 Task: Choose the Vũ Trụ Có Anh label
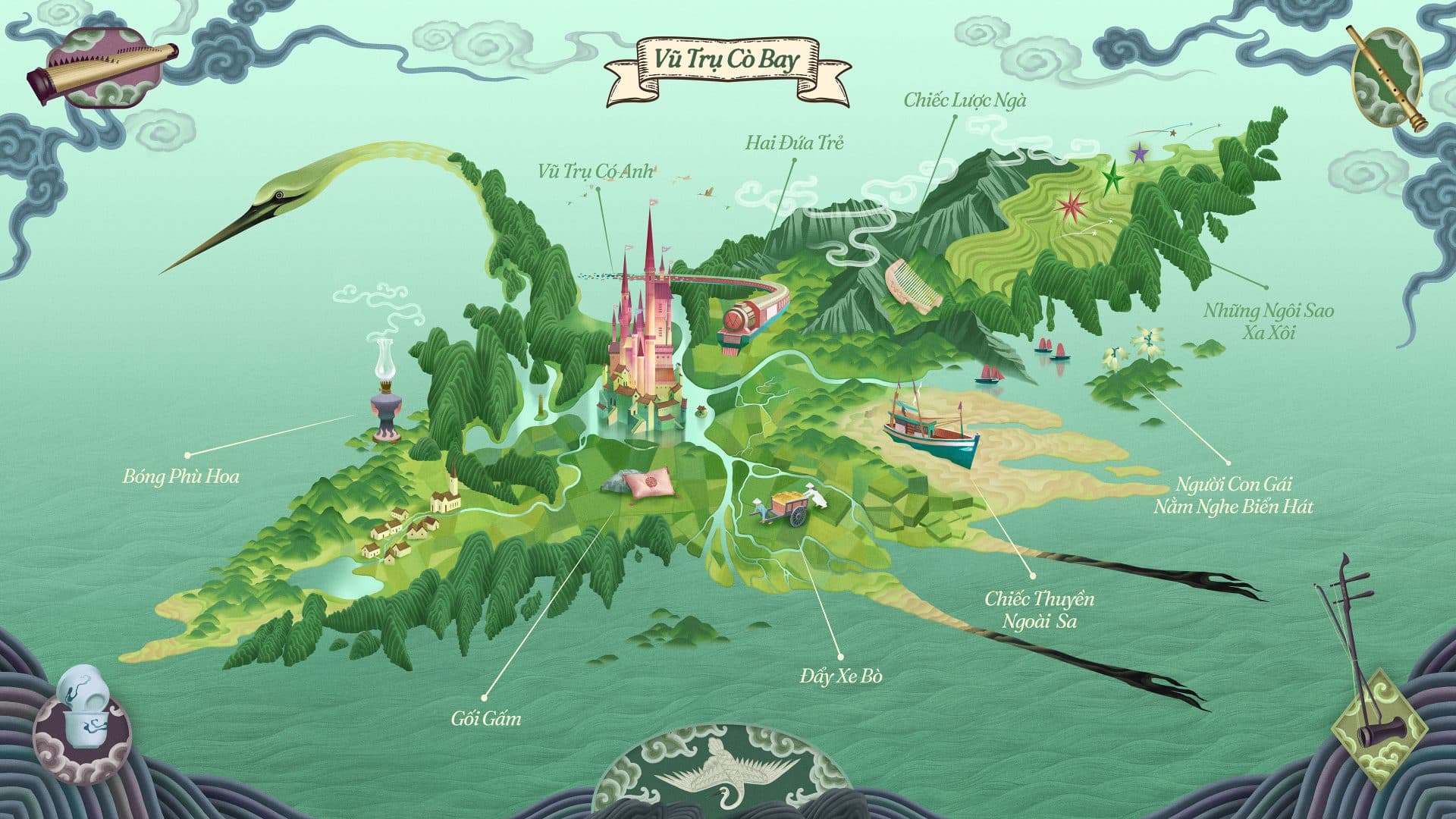coord(596,171)
